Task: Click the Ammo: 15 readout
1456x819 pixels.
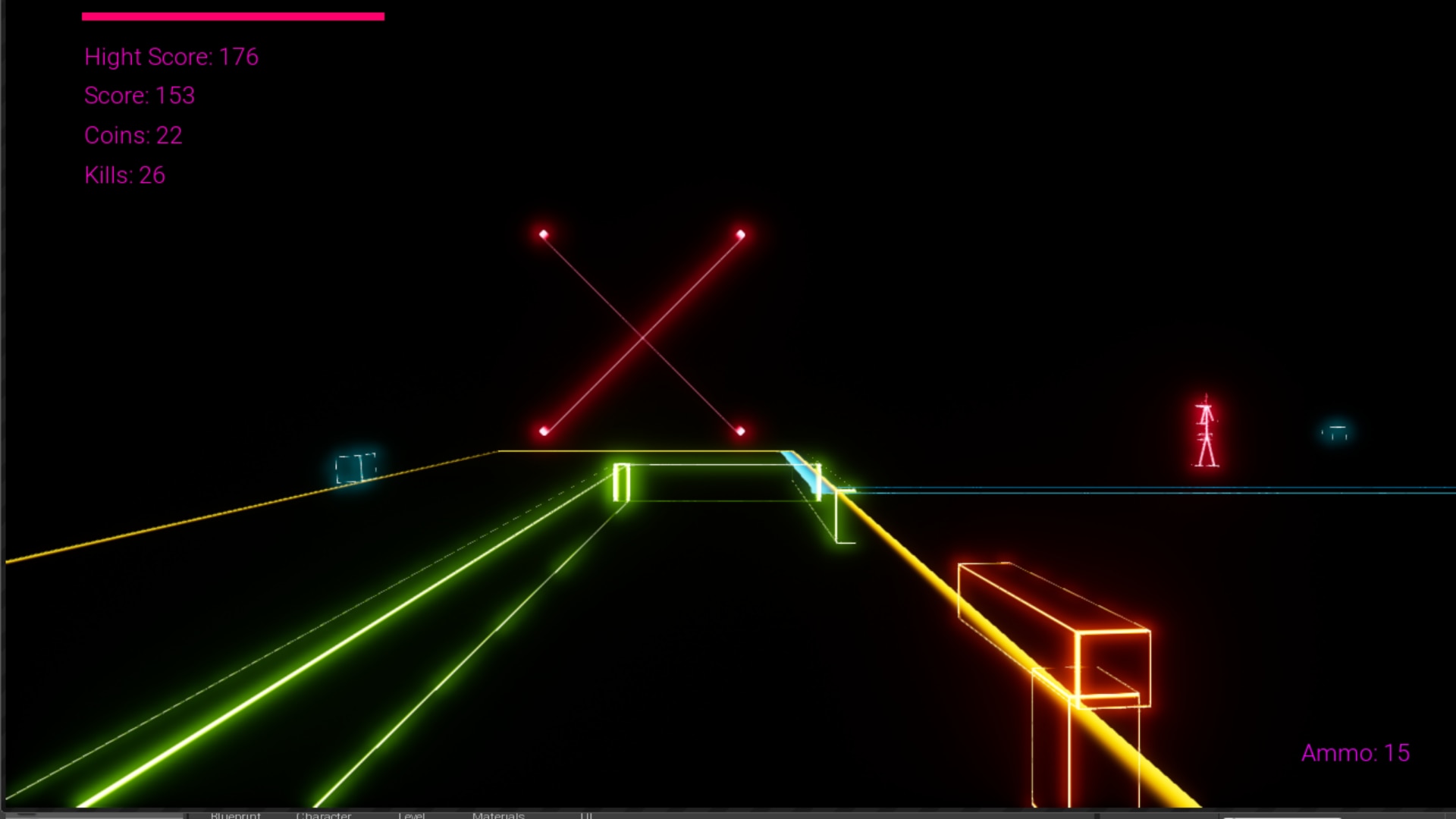Action: [1356, 753]
